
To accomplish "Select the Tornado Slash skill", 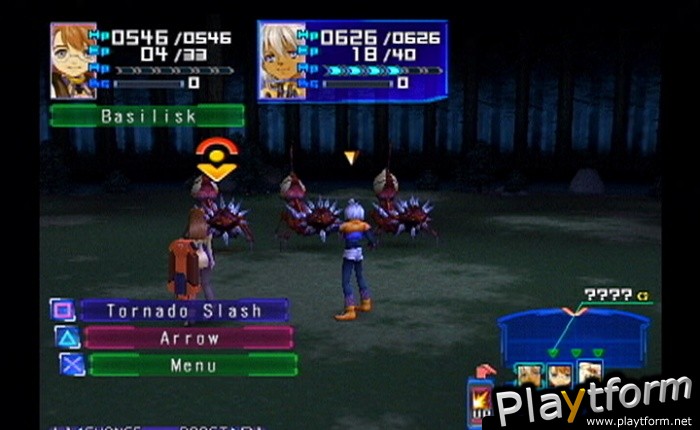I will [x=184, y=311].
